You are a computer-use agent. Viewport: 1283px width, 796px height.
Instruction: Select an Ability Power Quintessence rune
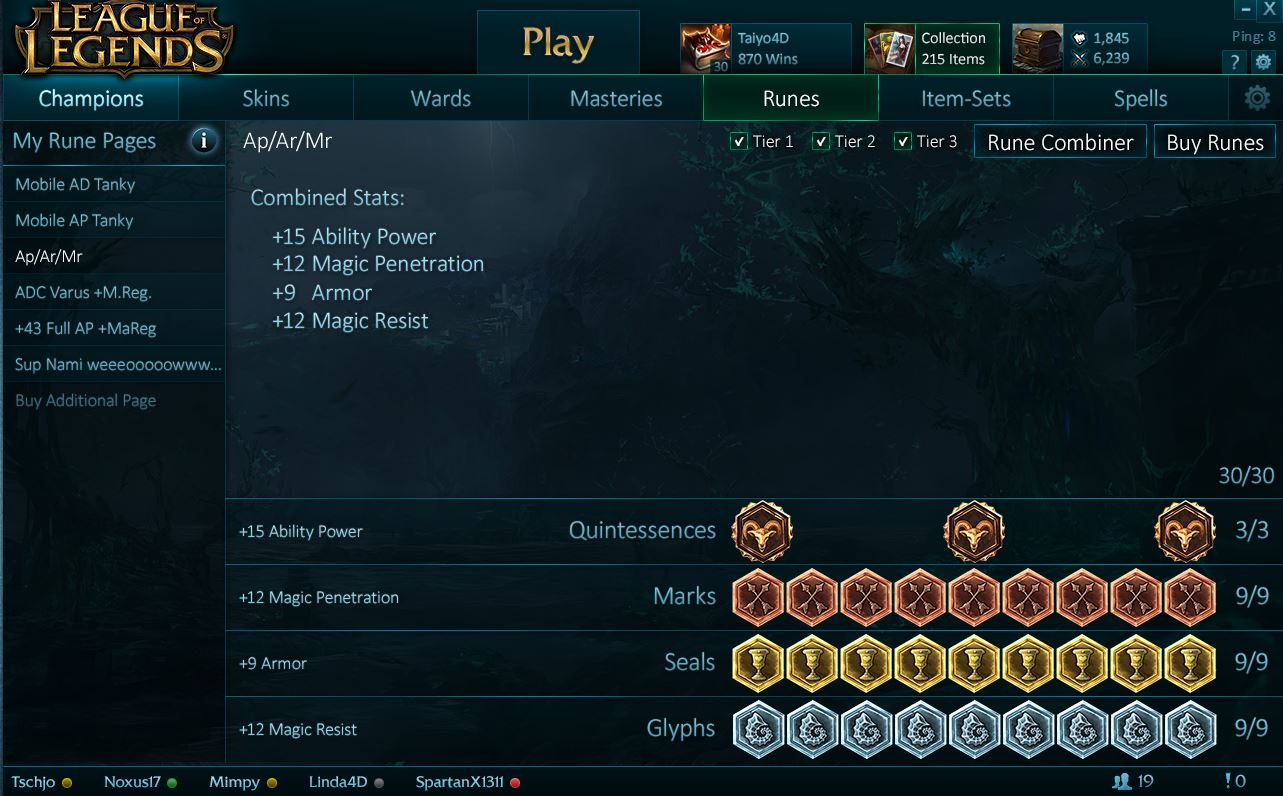tap(763, 531)
